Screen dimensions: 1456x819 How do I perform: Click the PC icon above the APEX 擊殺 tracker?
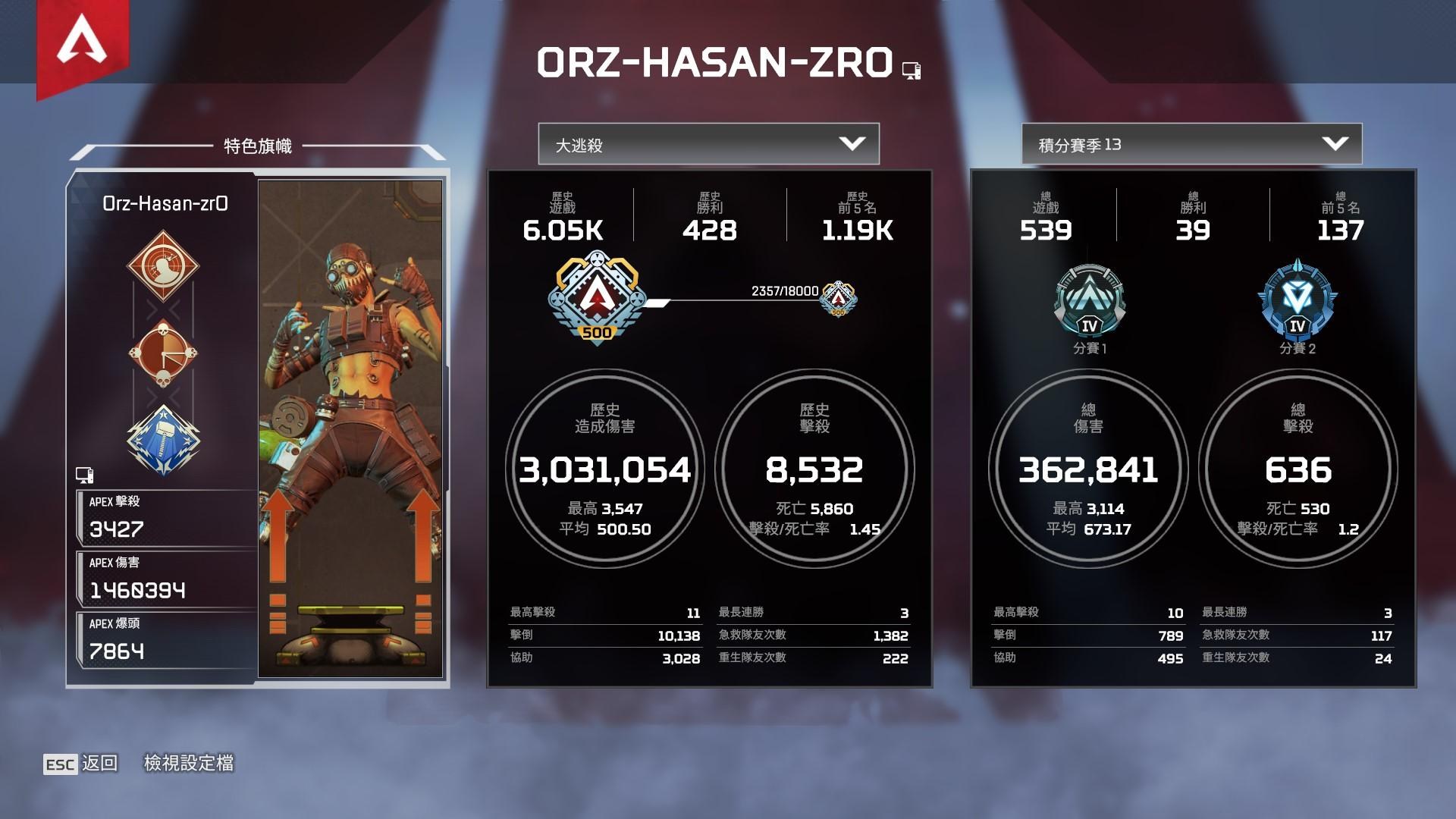click(x=86, y=475)
